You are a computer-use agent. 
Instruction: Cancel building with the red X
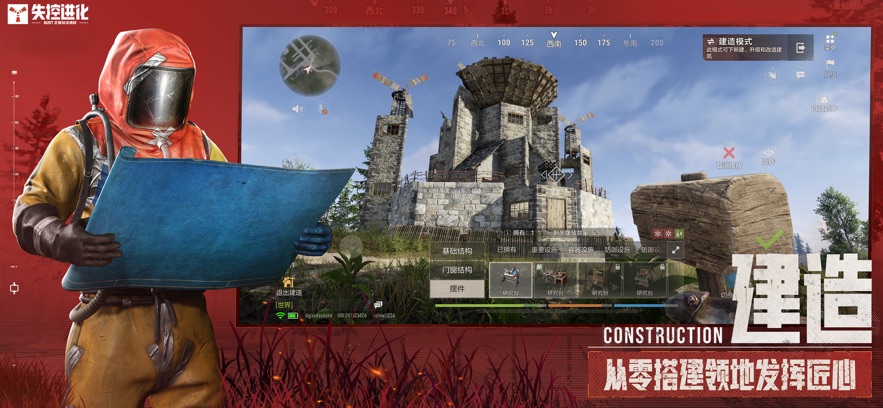729,154
